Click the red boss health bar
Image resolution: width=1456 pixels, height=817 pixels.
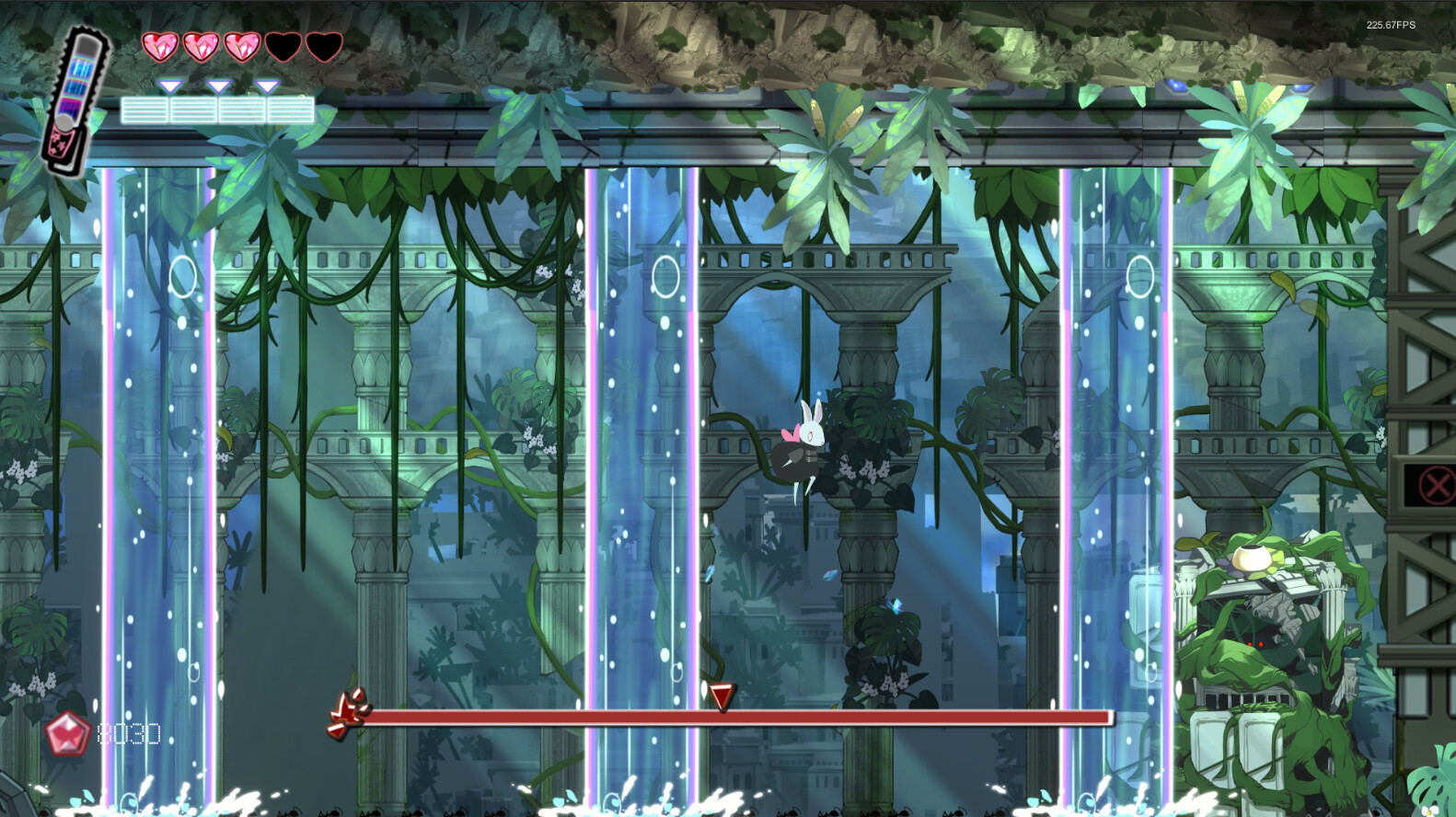(736, 717)
